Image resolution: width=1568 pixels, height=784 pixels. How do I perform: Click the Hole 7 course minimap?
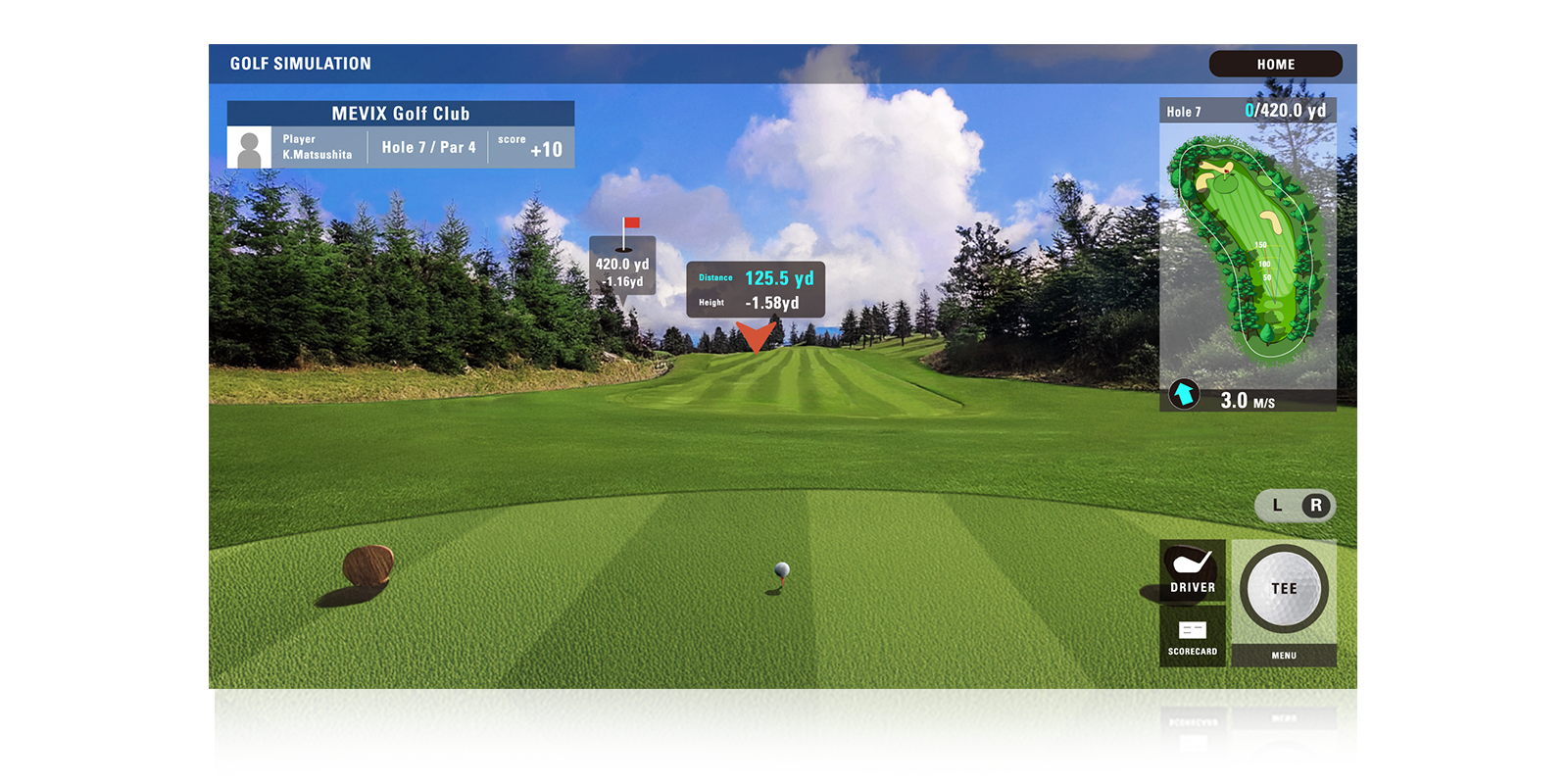(1247, 255)
